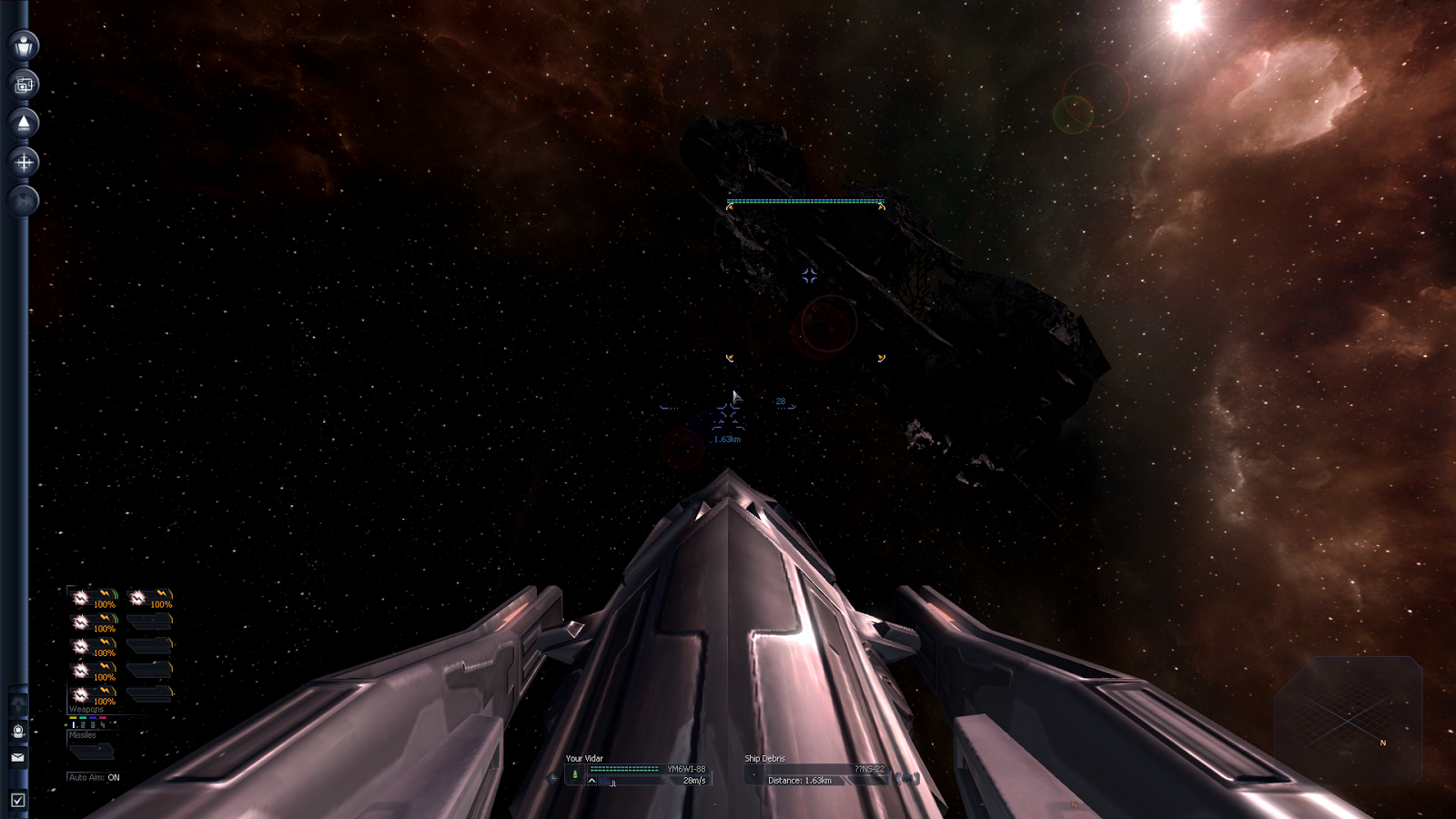1456x819 pixels.
Task: Click the Ship Debris target info panel
Action: 815,774
